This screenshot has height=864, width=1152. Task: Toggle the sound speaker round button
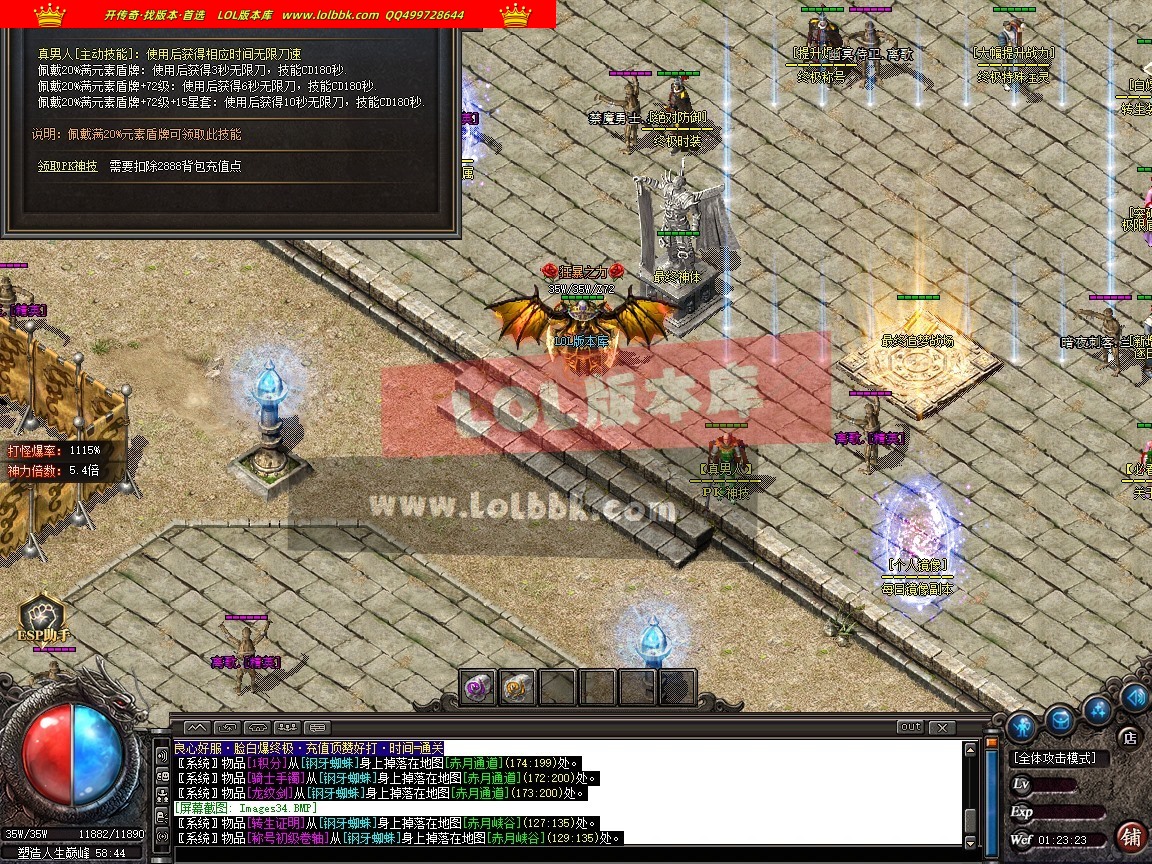point(1135,697)
